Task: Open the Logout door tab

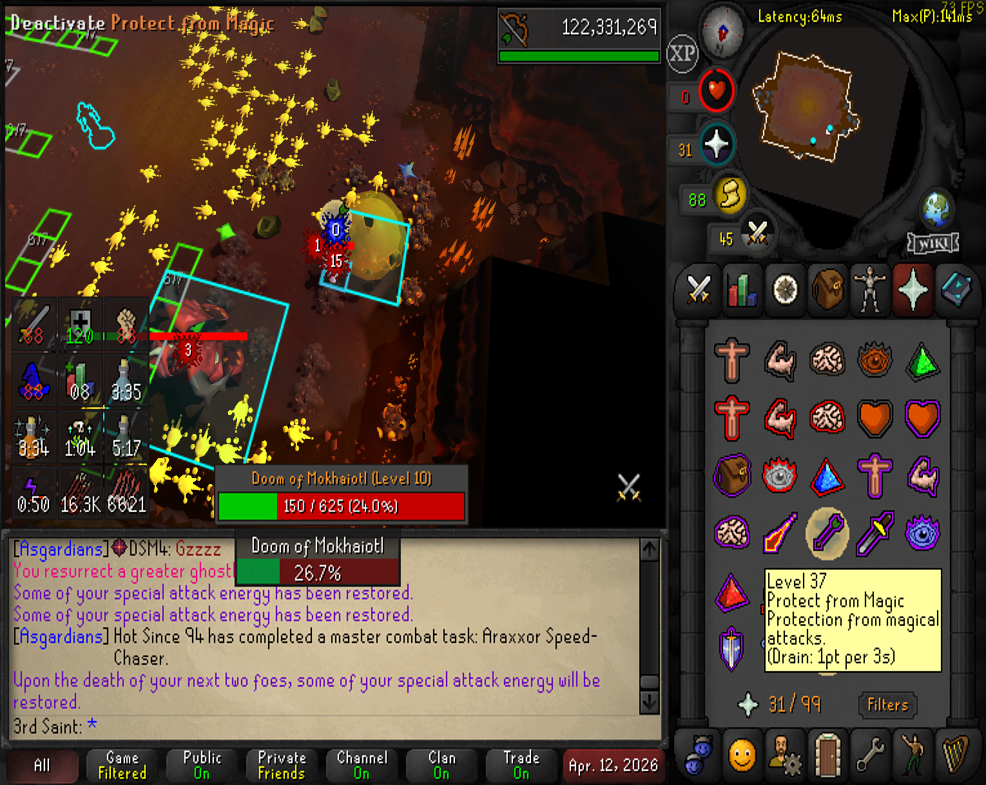Action: [827, 752]
